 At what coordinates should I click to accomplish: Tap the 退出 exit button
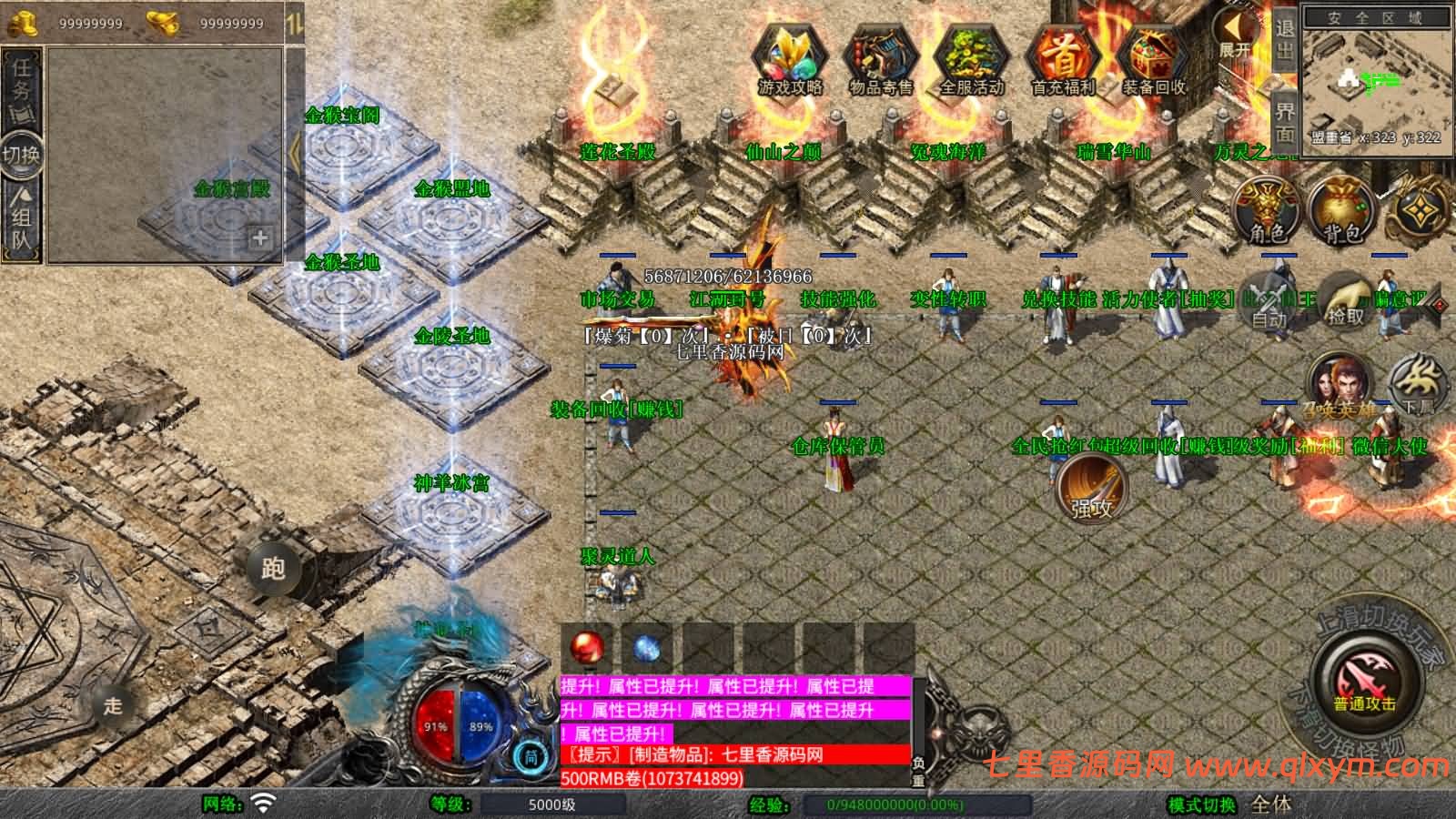click(1284, 39)
